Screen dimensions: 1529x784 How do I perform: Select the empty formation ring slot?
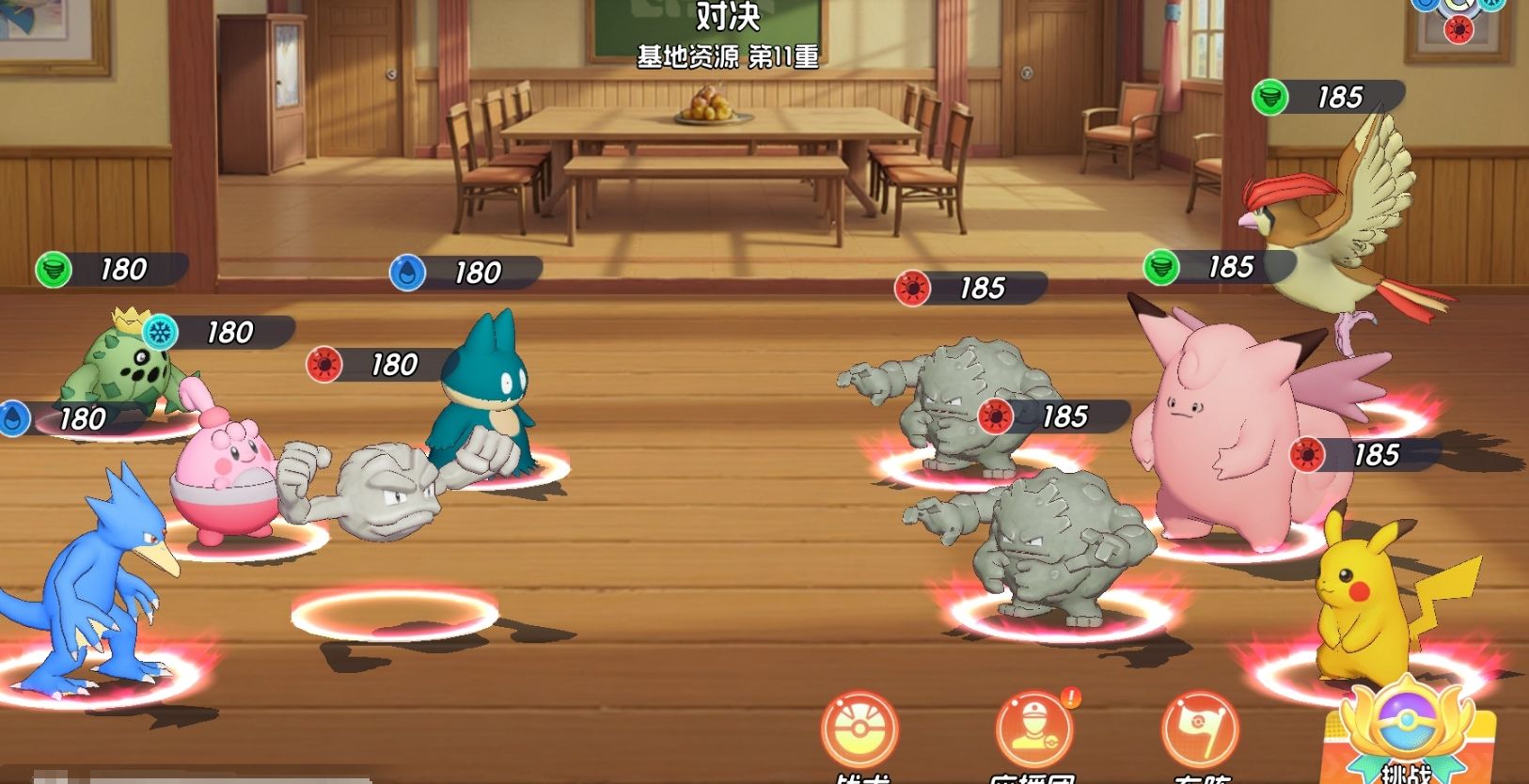394,615
